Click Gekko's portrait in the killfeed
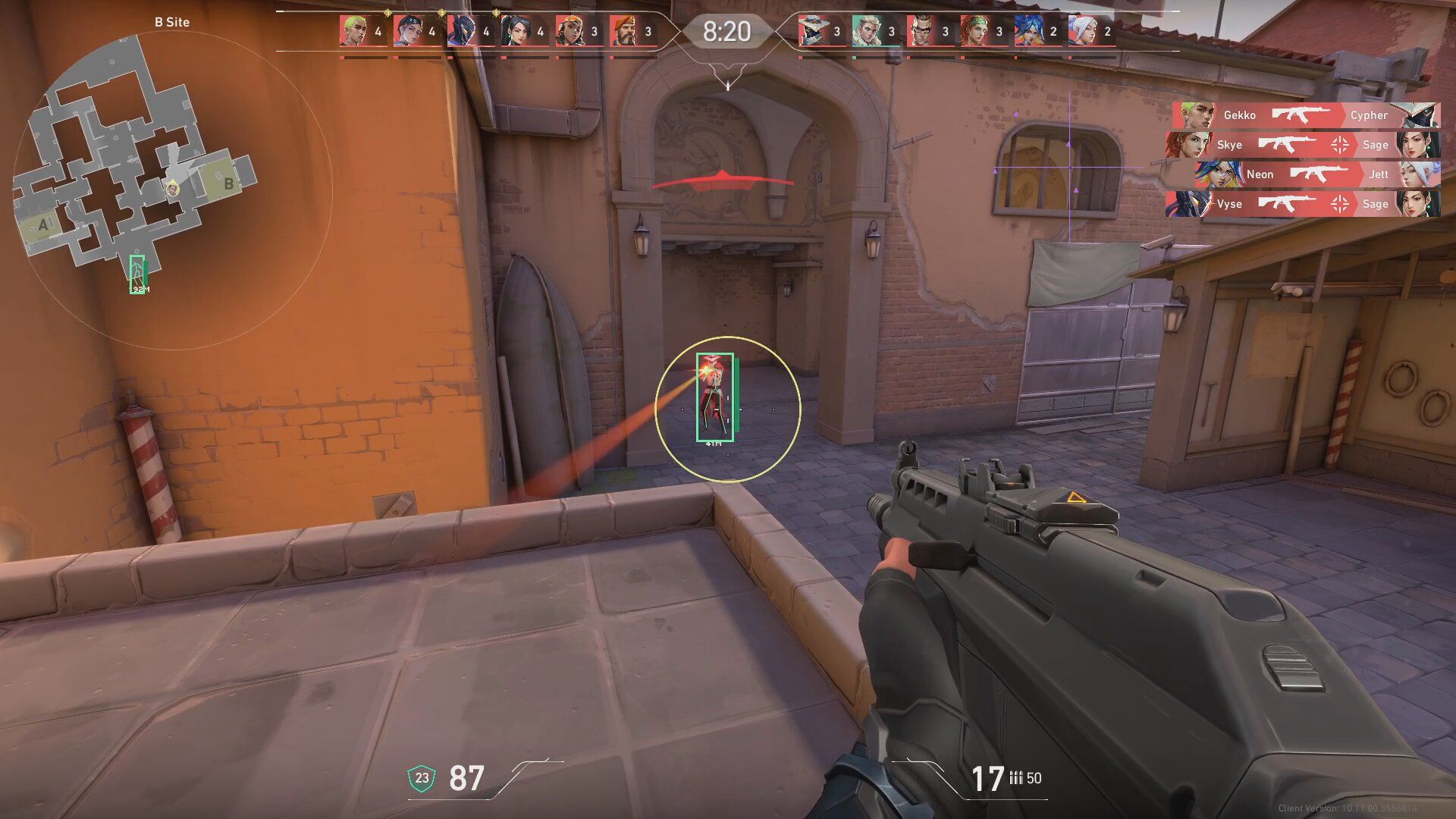 (1196, 115)
